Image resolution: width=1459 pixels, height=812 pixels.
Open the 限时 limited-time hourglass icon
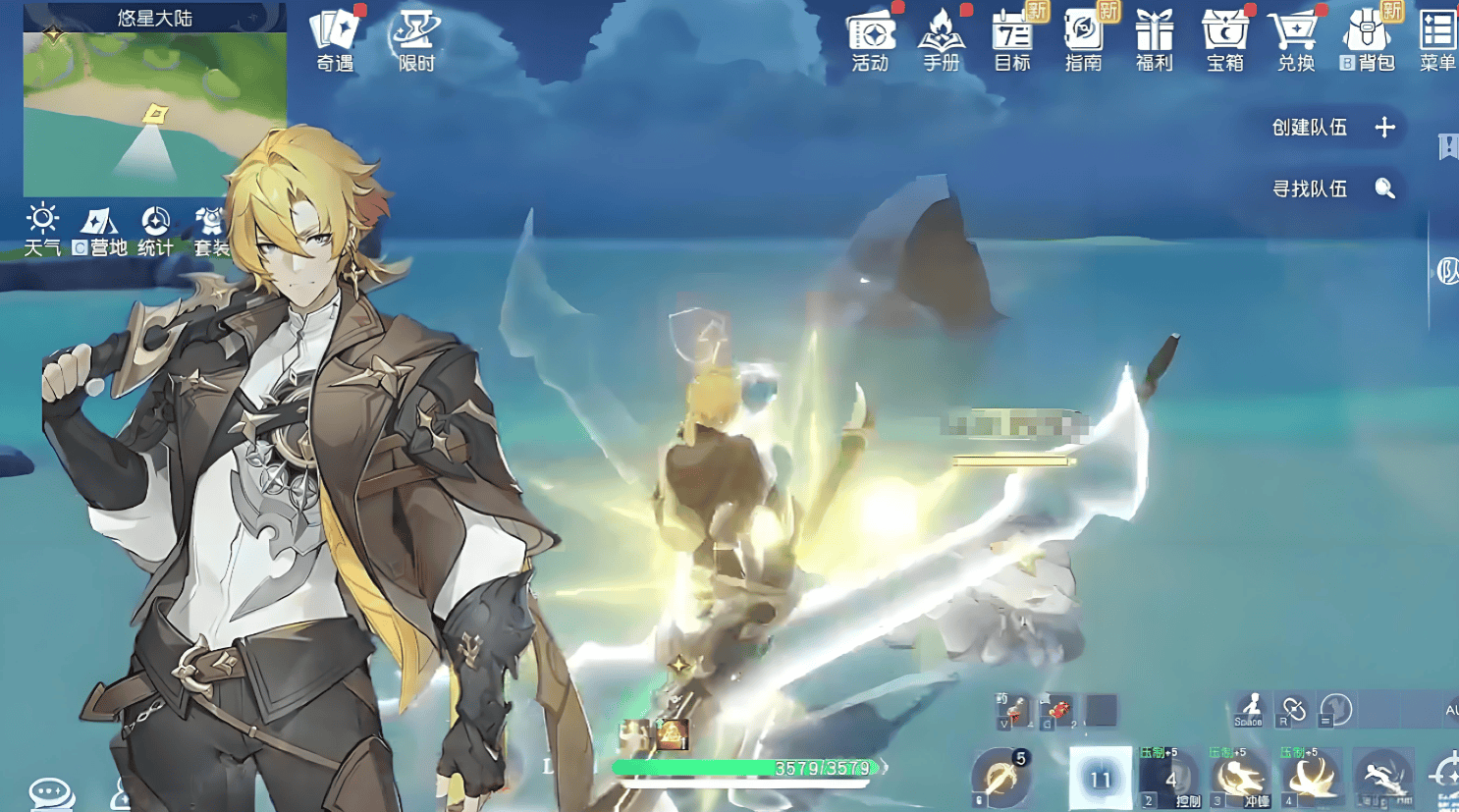416,39
